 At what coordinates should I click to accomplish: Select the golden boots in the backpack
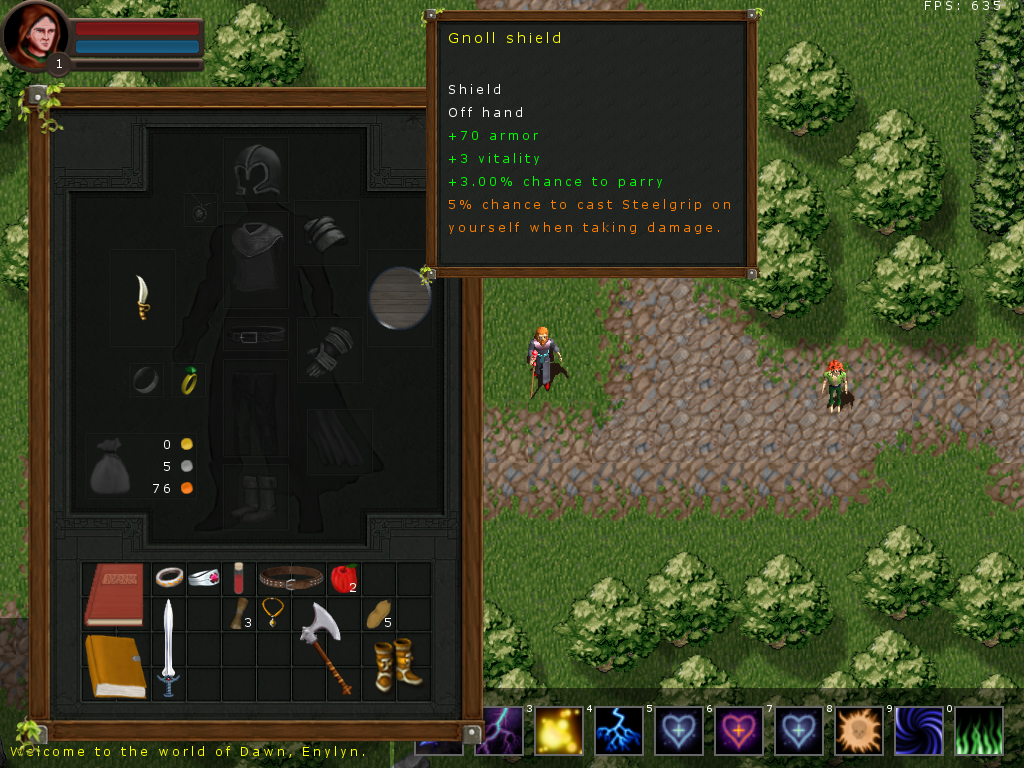coord(396,664)
